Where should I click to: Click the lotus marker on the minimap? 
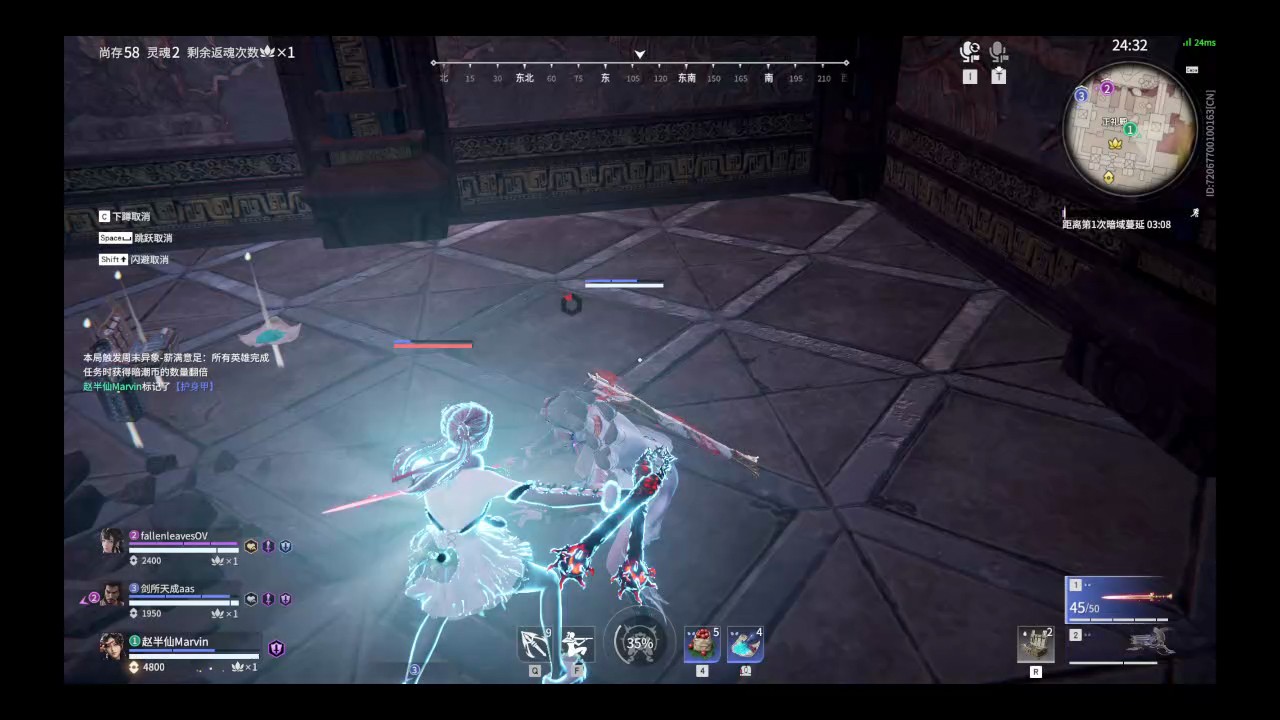[1115, 145]
